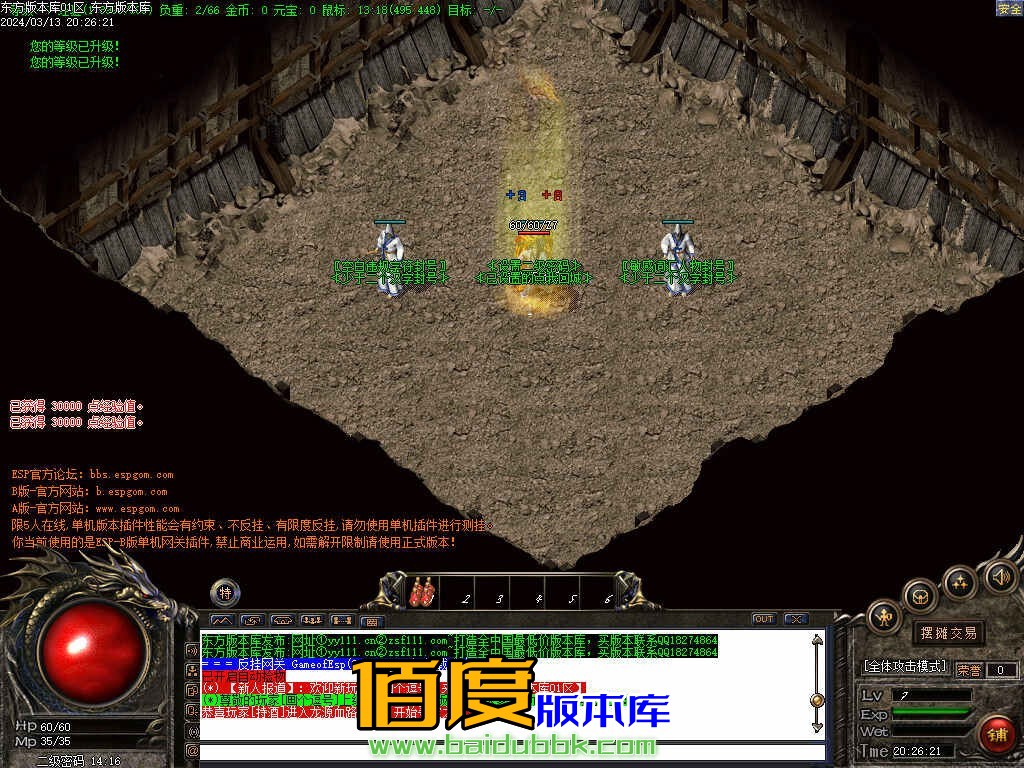This screenshot has width=1024, height=768.
Task: Click the red 铺 shop button
Action: (x=996, y=735)
